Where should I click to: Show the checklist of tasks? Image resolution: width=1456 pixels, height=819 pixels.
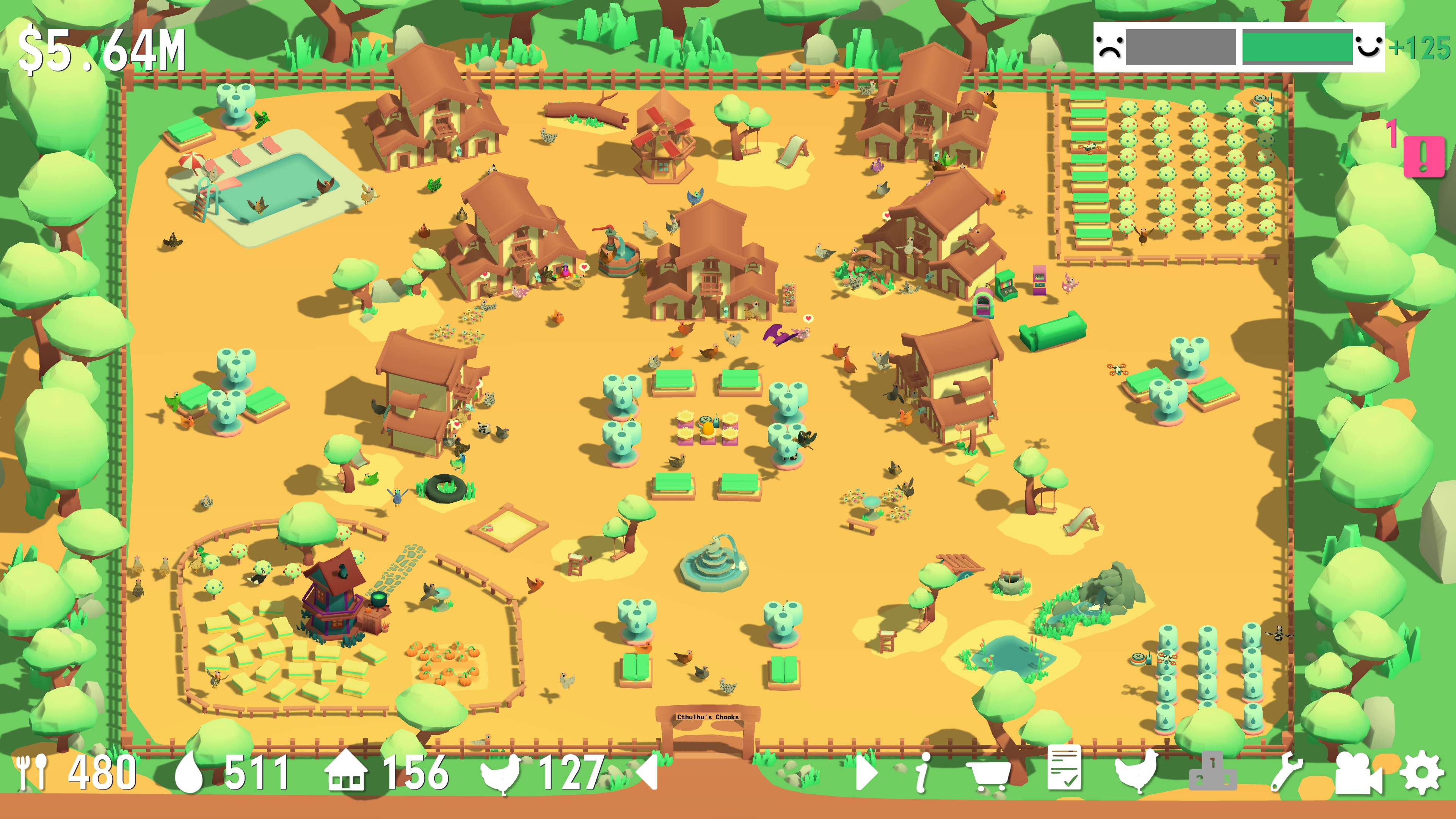[x=1064, y=769]
